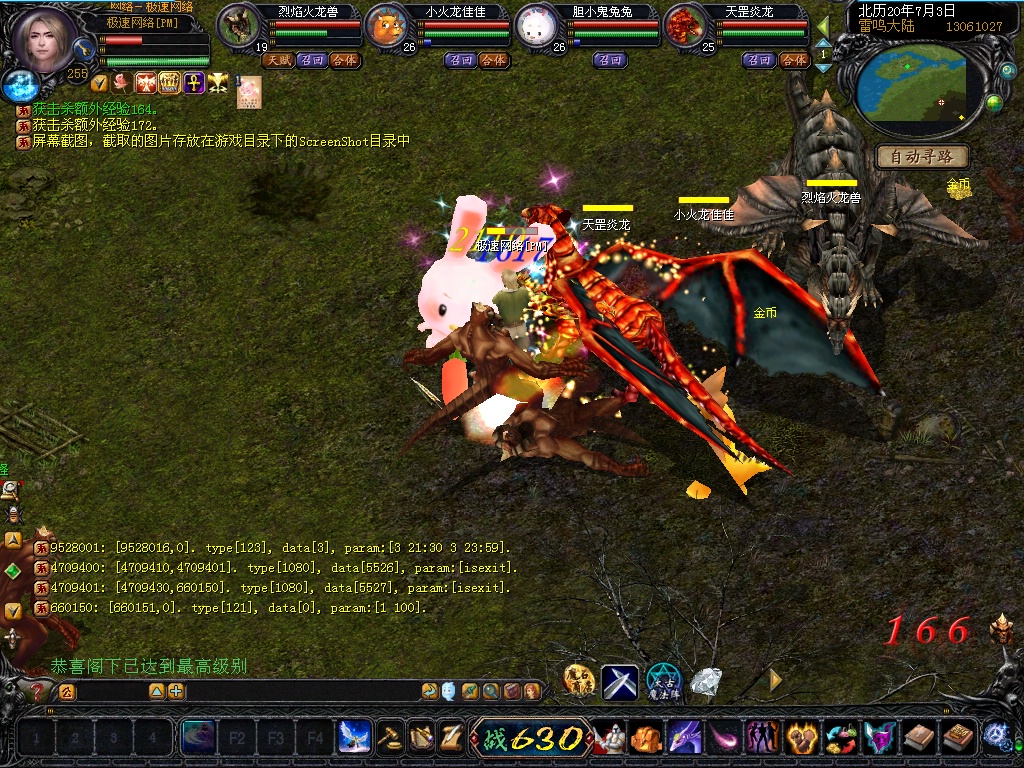
Task: Click the 自动寻路 auto-pathfinding button
Action: pos(922,157)
